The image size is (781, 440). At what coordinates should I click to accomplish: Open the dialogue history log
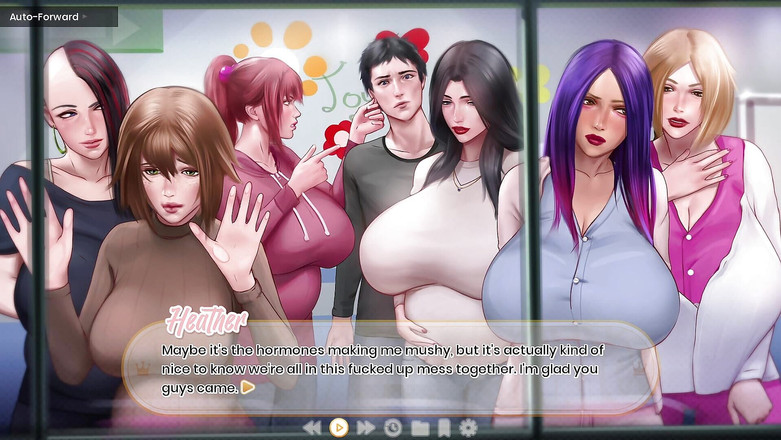point(393,428)
